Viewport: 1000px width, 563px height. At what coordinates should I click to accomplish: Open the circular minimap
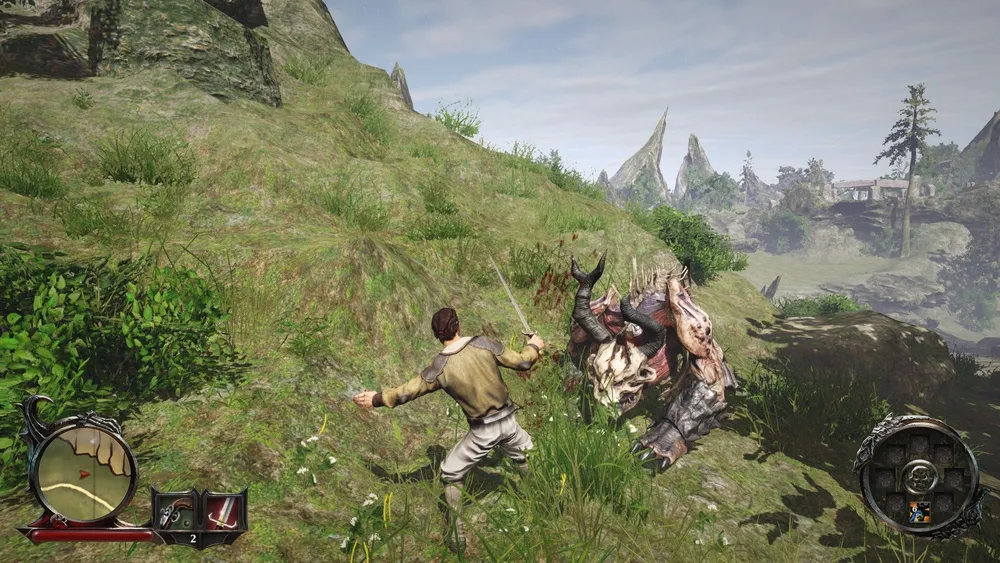pyautogui.click(x=82, y=468)
